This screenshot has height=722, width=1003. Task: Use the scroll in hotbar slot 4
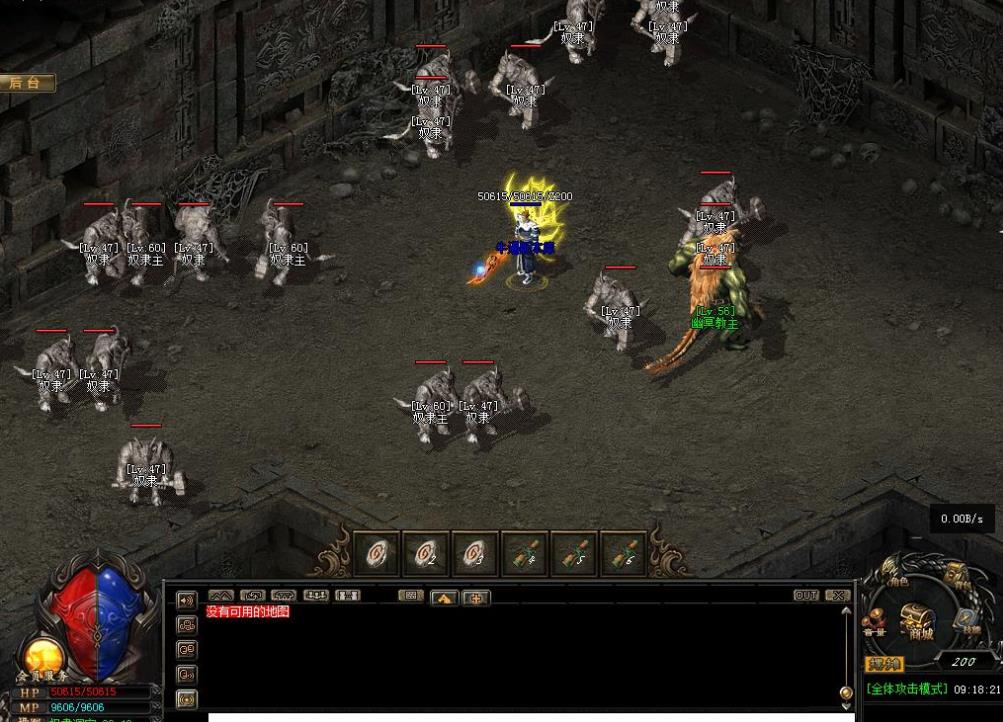[524, 554]
